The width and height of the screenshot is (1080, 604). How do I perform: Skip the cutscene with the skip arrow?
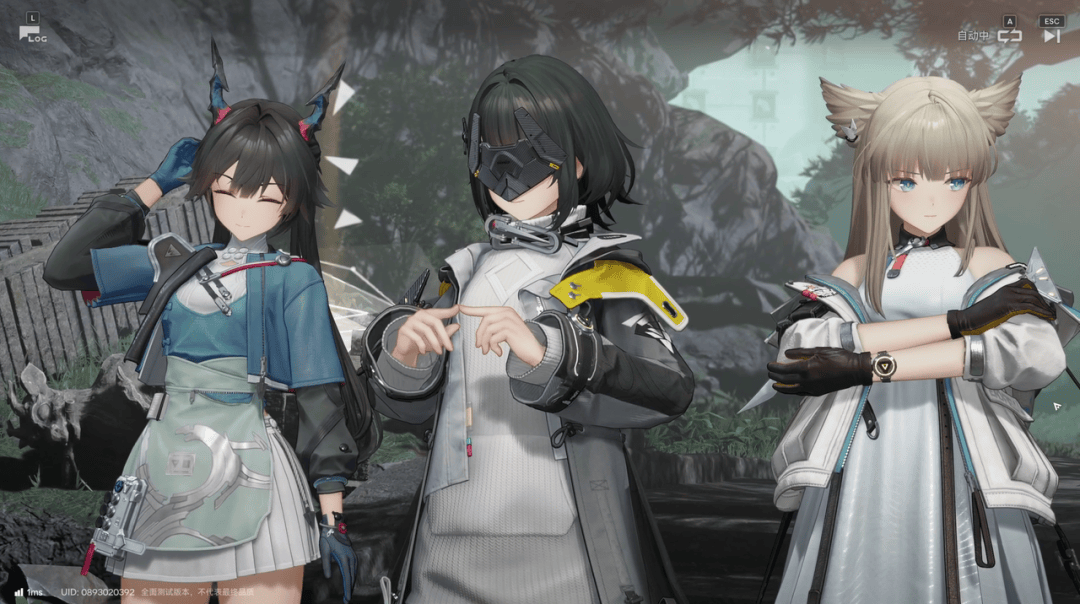1051,36
